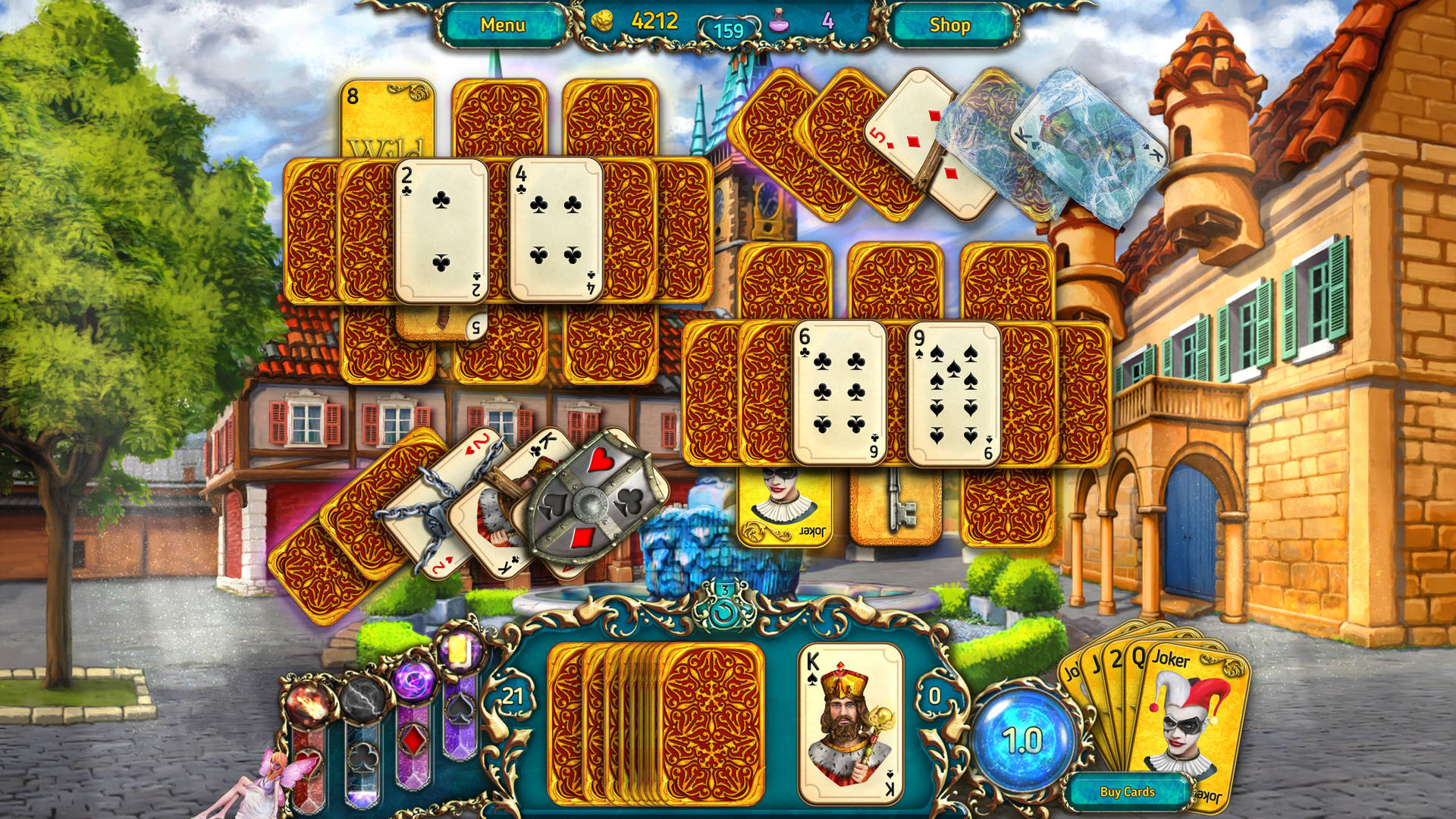Activate the lightning spell orb
Viewport: 1456px width, 819px height.
coord(362,701)
